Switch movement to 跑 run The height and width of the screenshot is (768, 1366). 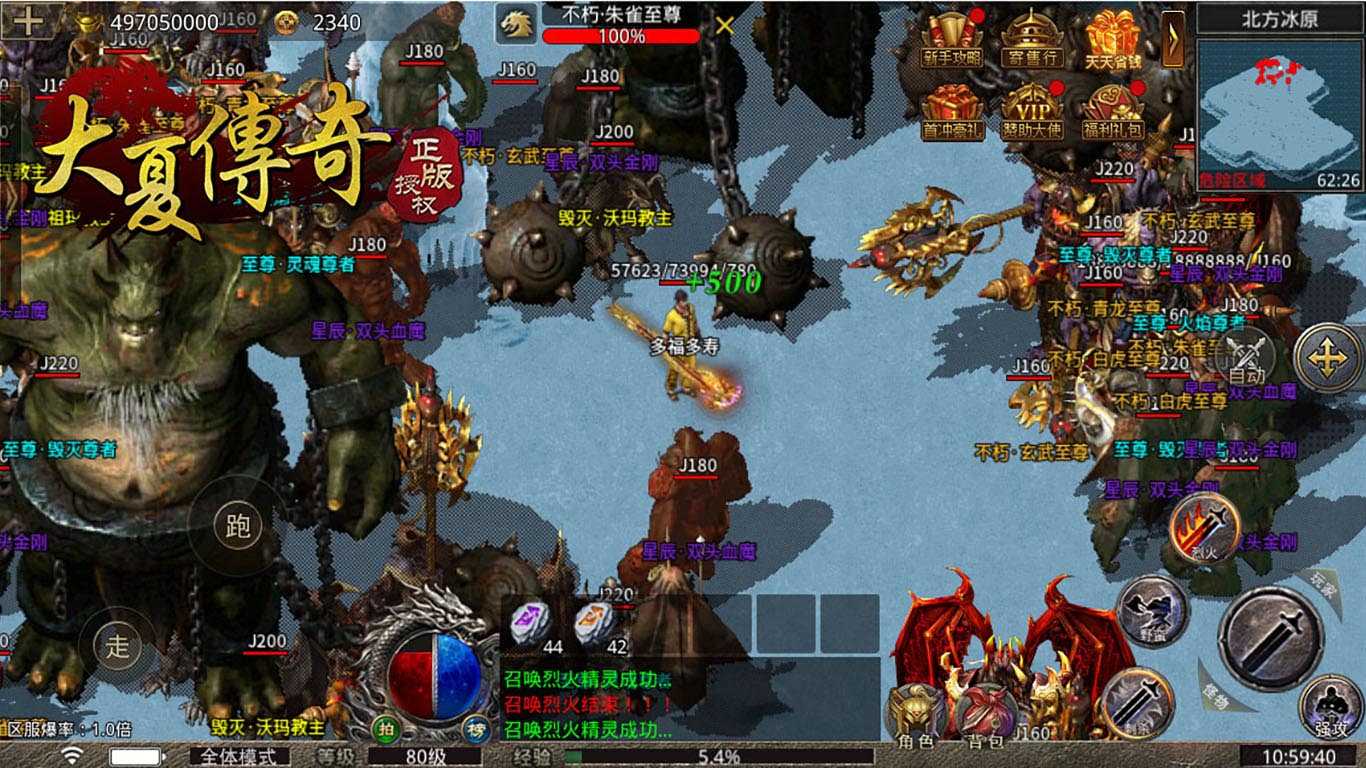[x=238, y=526]
